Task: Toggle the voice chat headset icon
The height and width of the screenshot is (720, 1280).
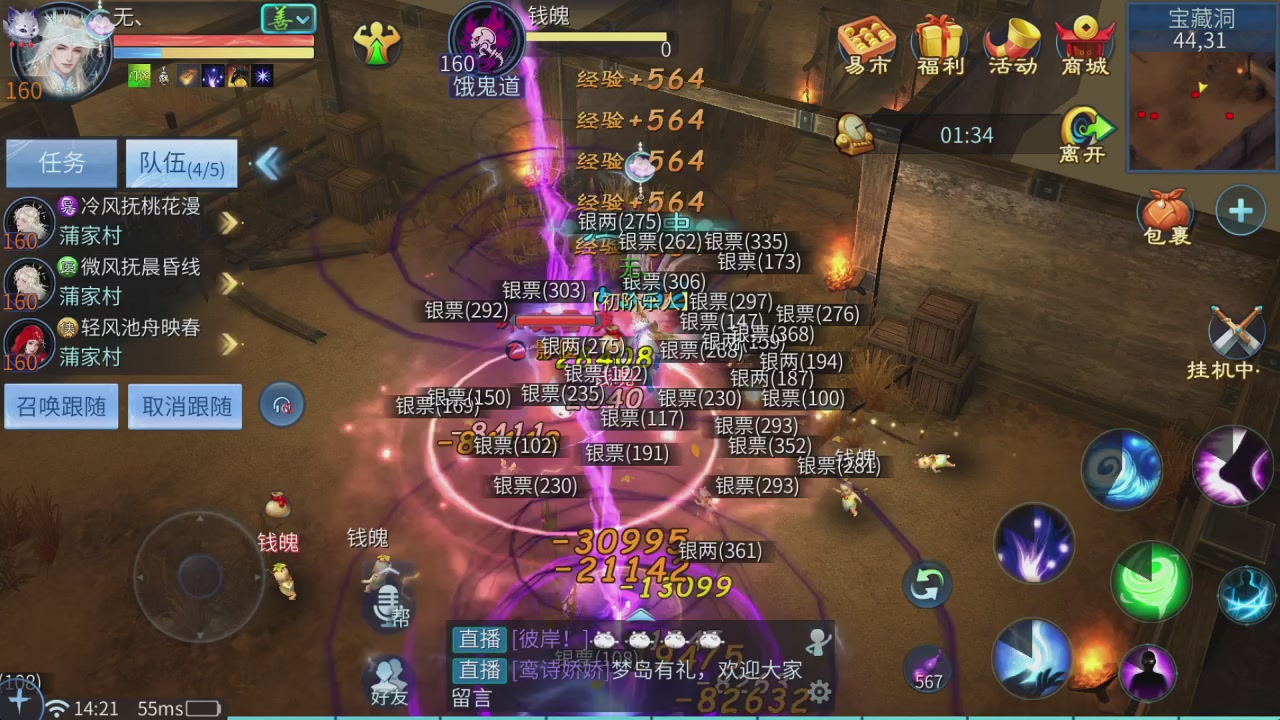Action: click(x=281, y=405)
